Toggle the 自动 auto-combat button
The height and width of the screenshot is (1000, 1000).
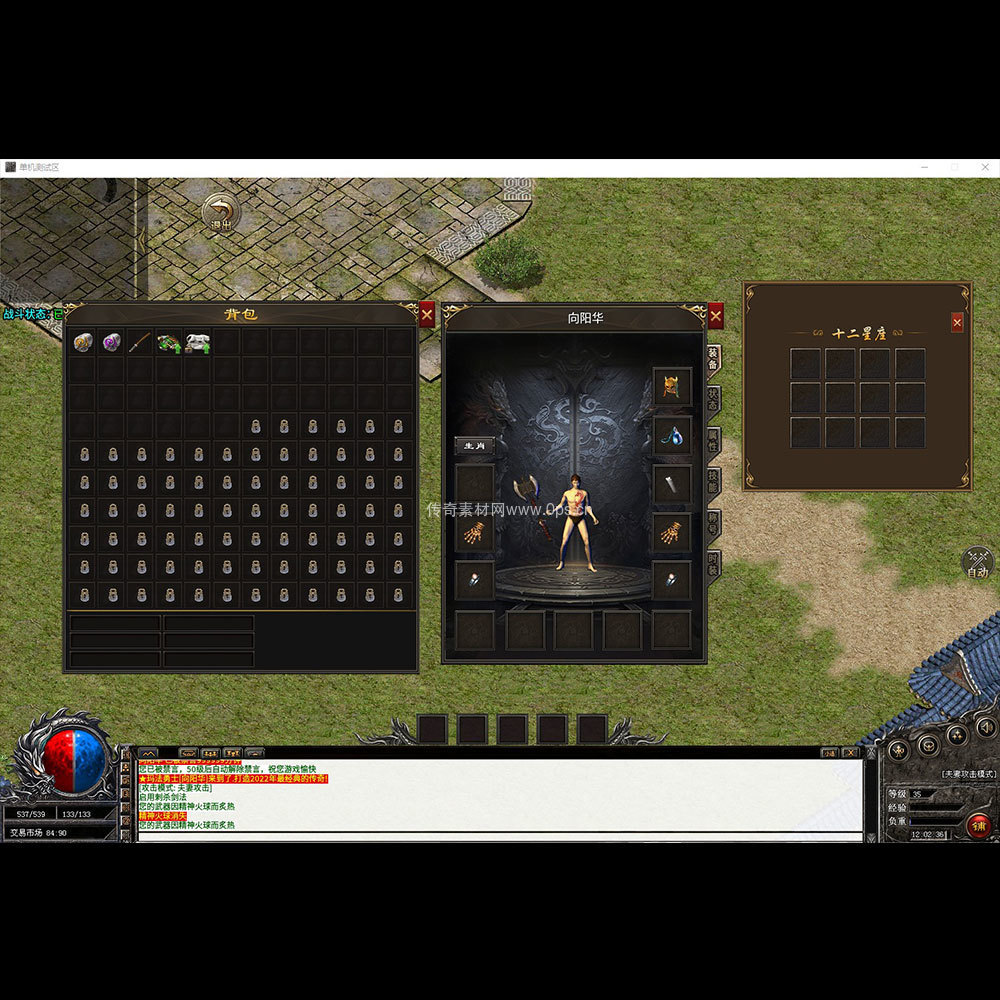click(978, 564)
